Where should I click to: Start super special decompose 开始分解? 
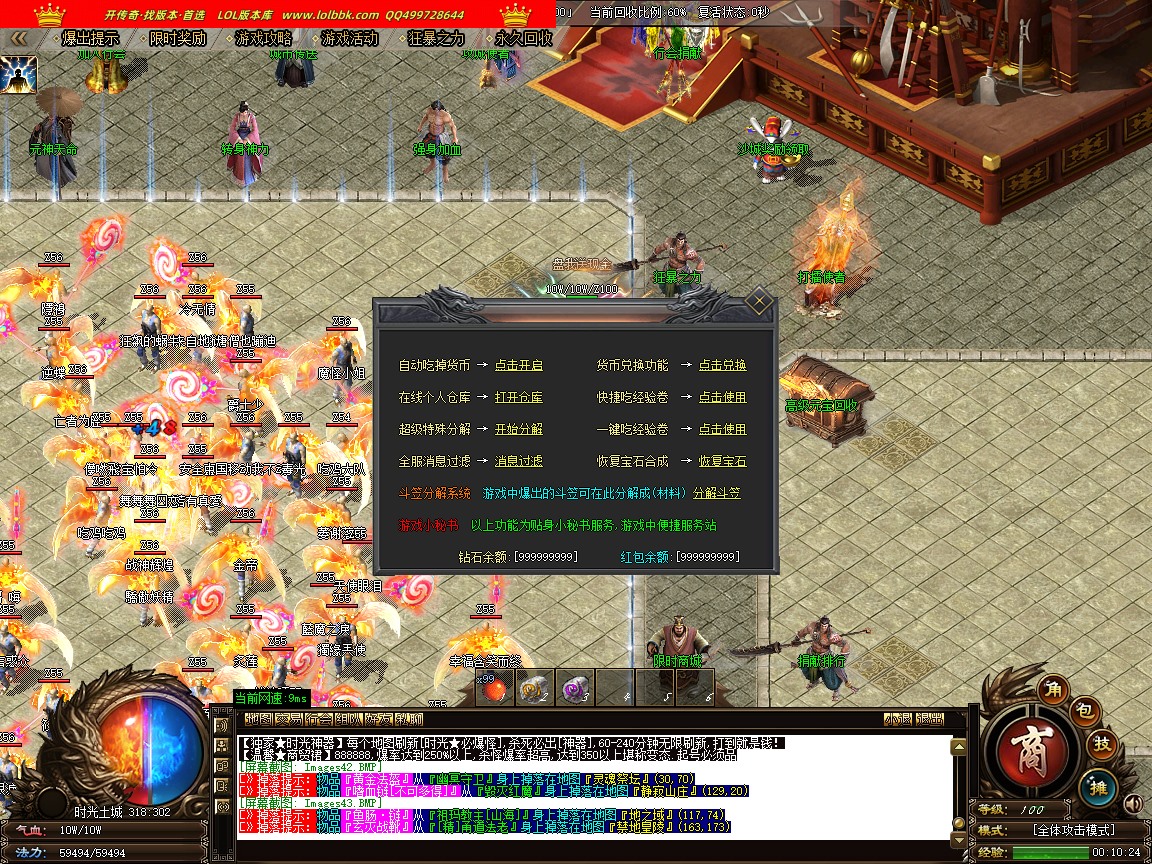pos(519,430)
